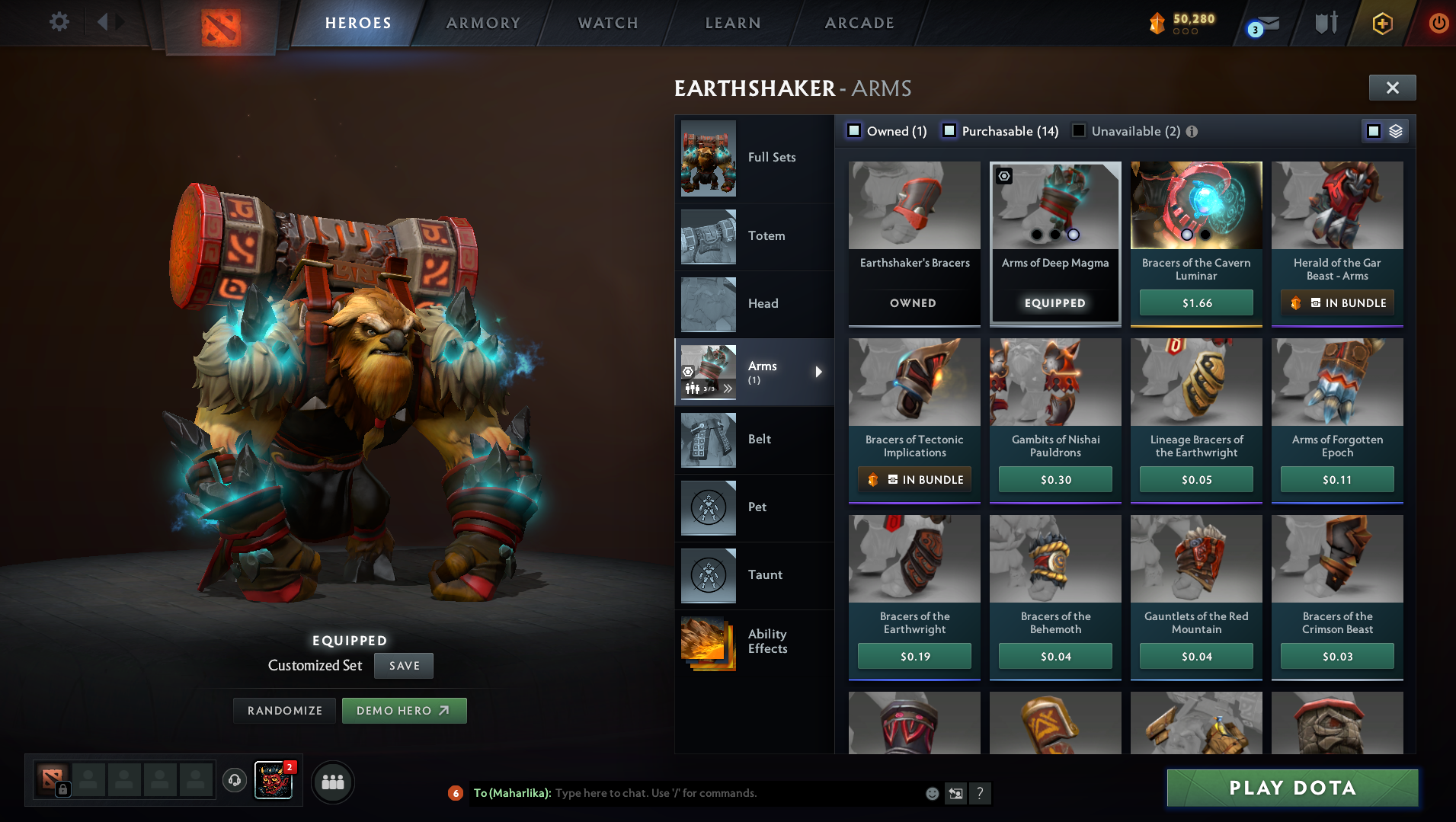Click the chat input field to type a message
The width and height of the screenshot is (1456, 822).
pos(724,793)
